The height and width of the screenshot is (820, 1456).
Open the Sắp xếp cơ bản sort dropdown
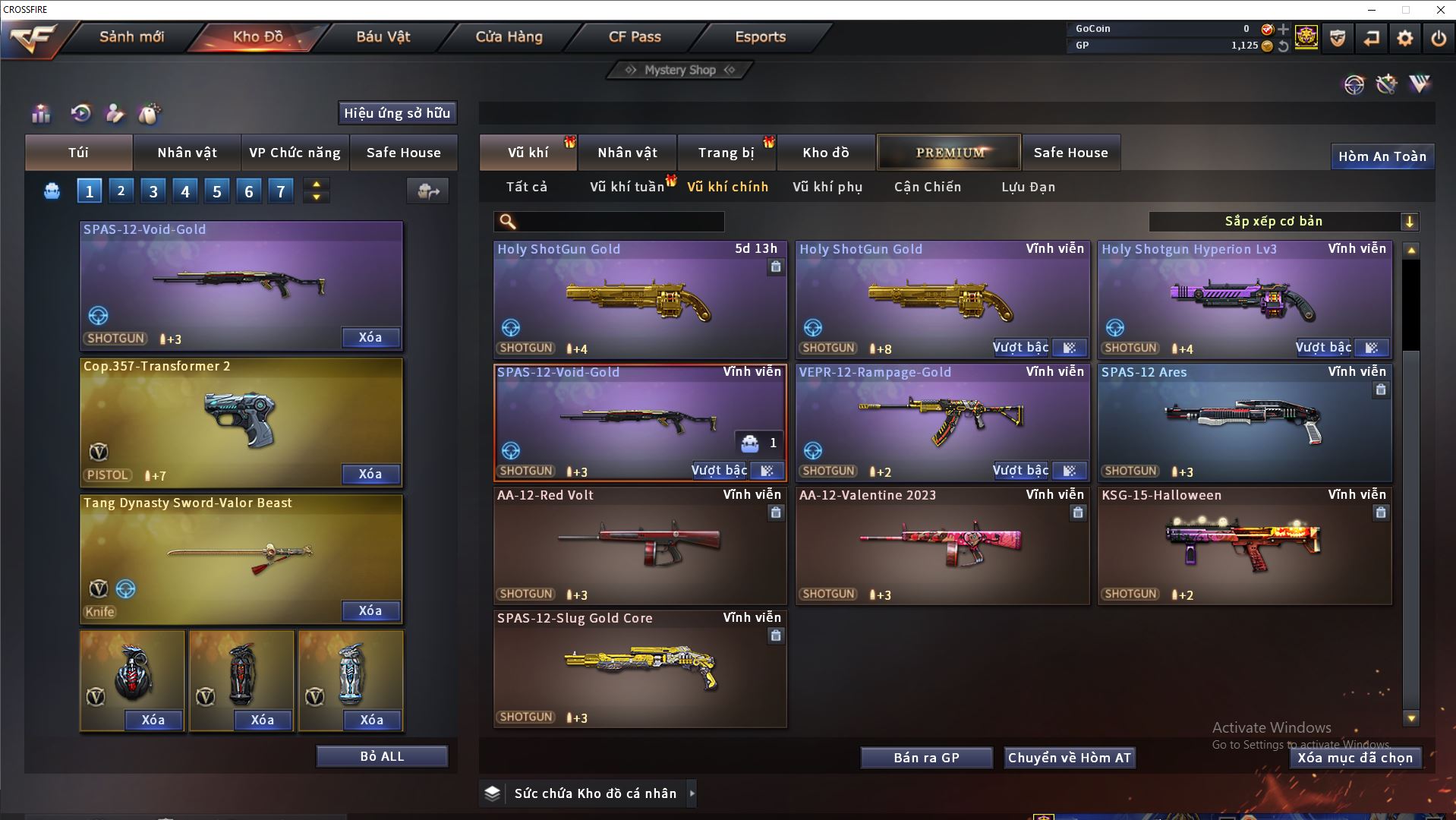tap(1283, 222)
